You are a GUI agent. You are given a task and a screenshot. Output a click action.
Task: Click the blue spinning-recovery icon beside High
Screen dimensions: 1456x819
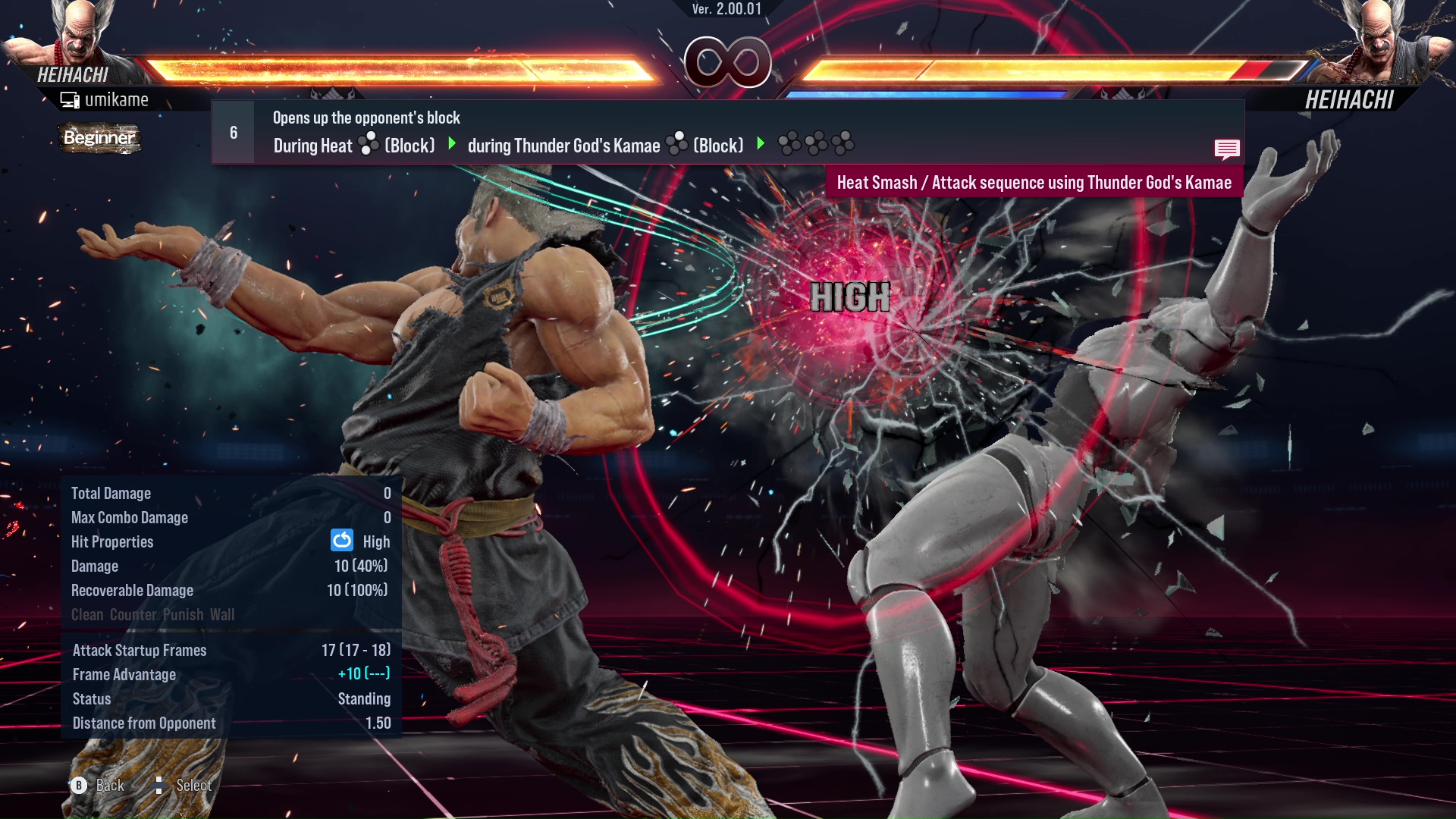343,541
